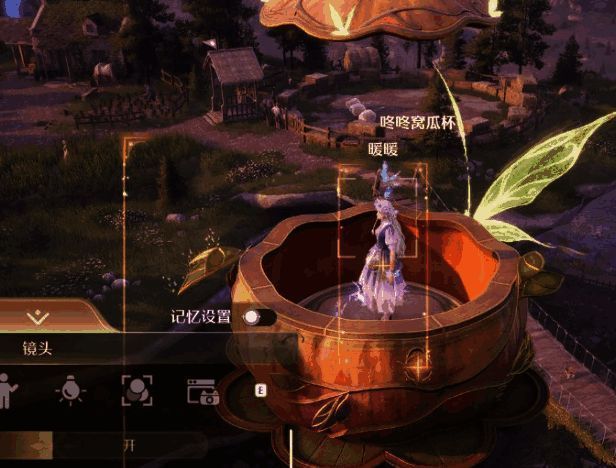Toggle the 记忆设置 switch
The height and width of the screenshot is (468, 616).
[257, 317]
